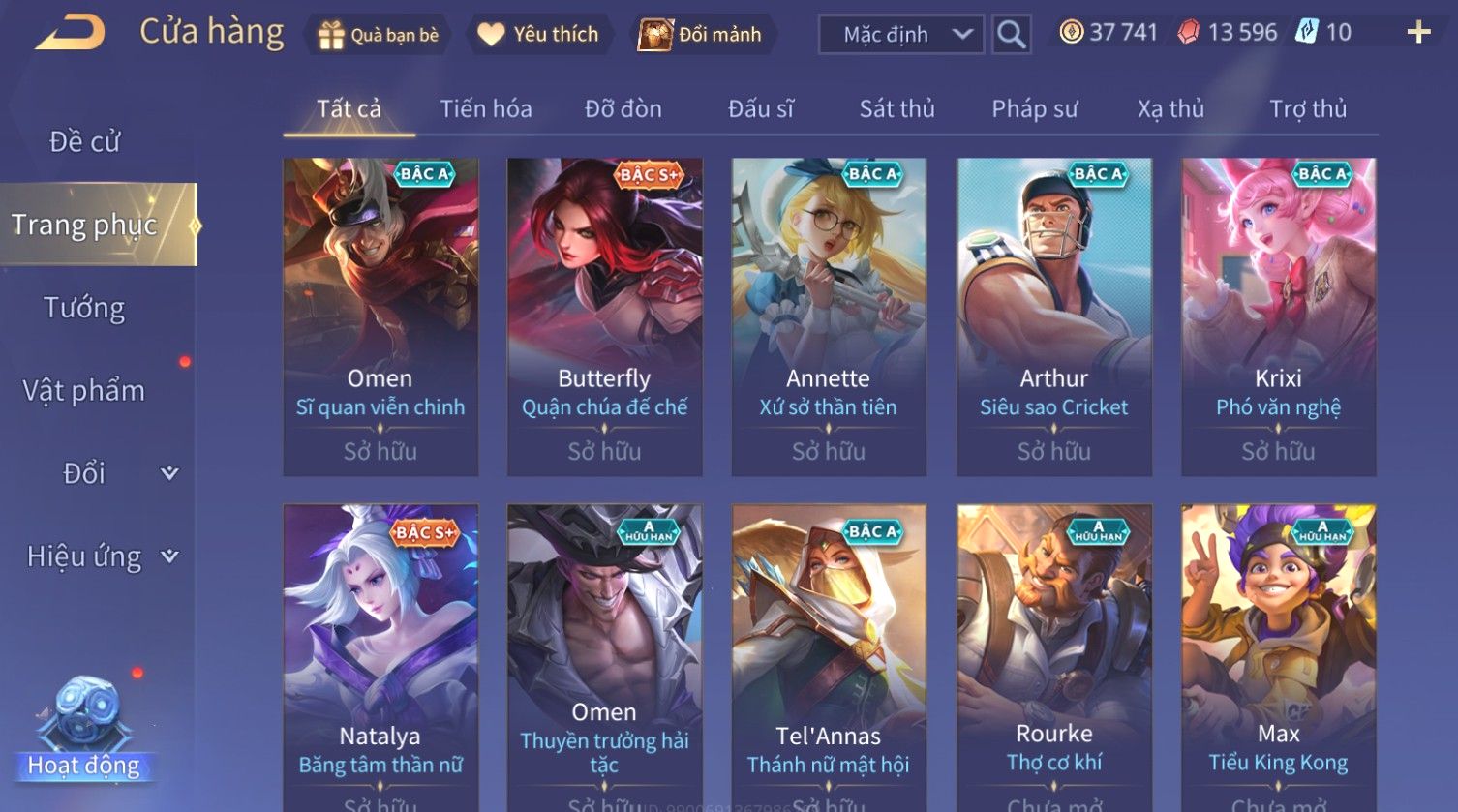The height and width of the screenshot is (812, 1458).
Task: Add currency with the plus button
Action: (1418, 33)
